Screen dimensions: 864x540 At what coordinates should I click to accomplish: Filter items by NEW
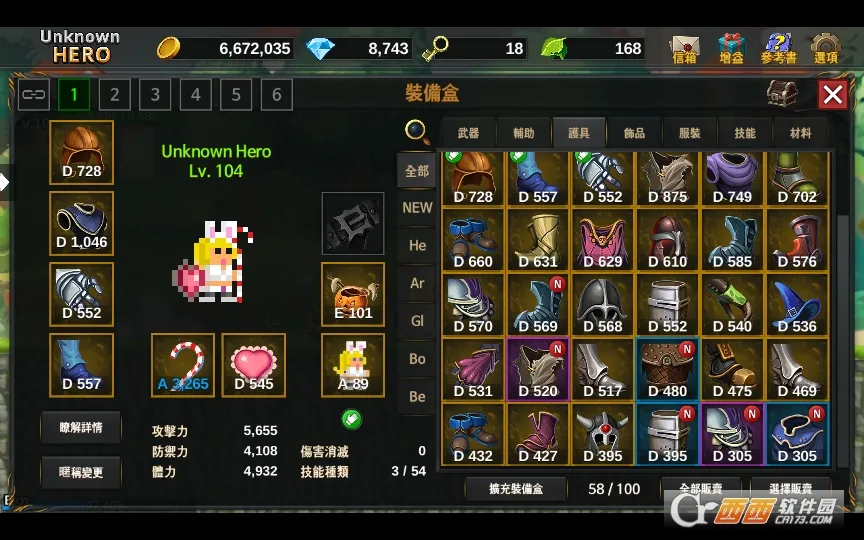(417, 208)
